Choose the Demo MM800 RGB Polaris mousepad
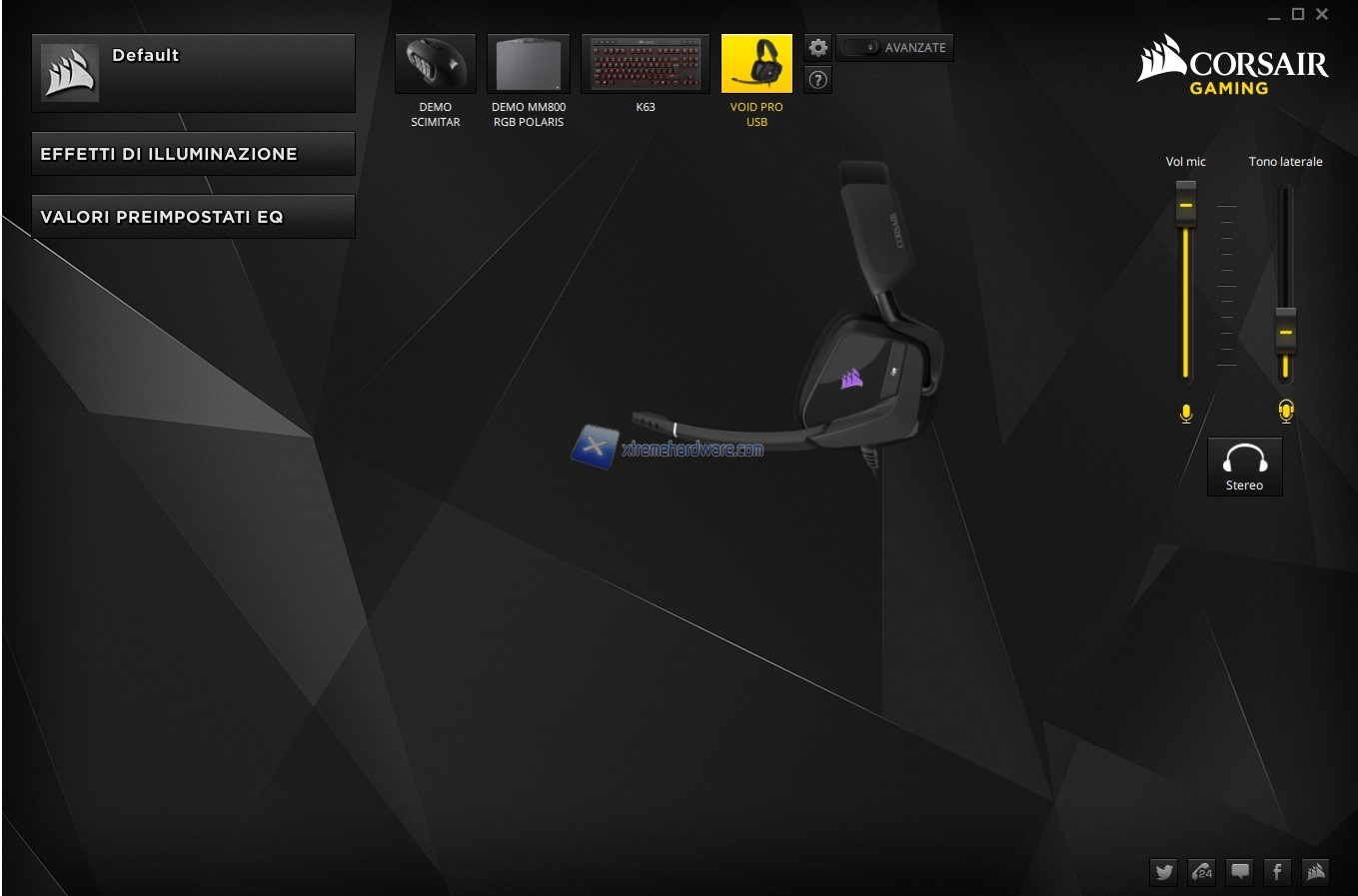This screenshot has width=1358, height=896. (x=528, y=64)
